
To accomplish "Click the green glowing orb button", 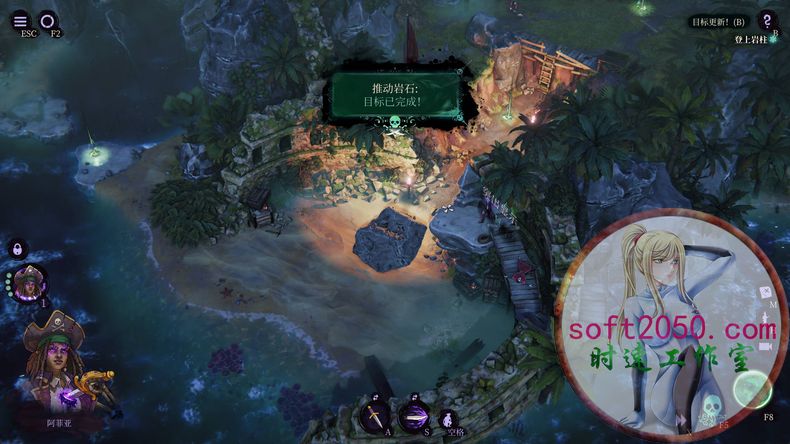I will [752, 390].
